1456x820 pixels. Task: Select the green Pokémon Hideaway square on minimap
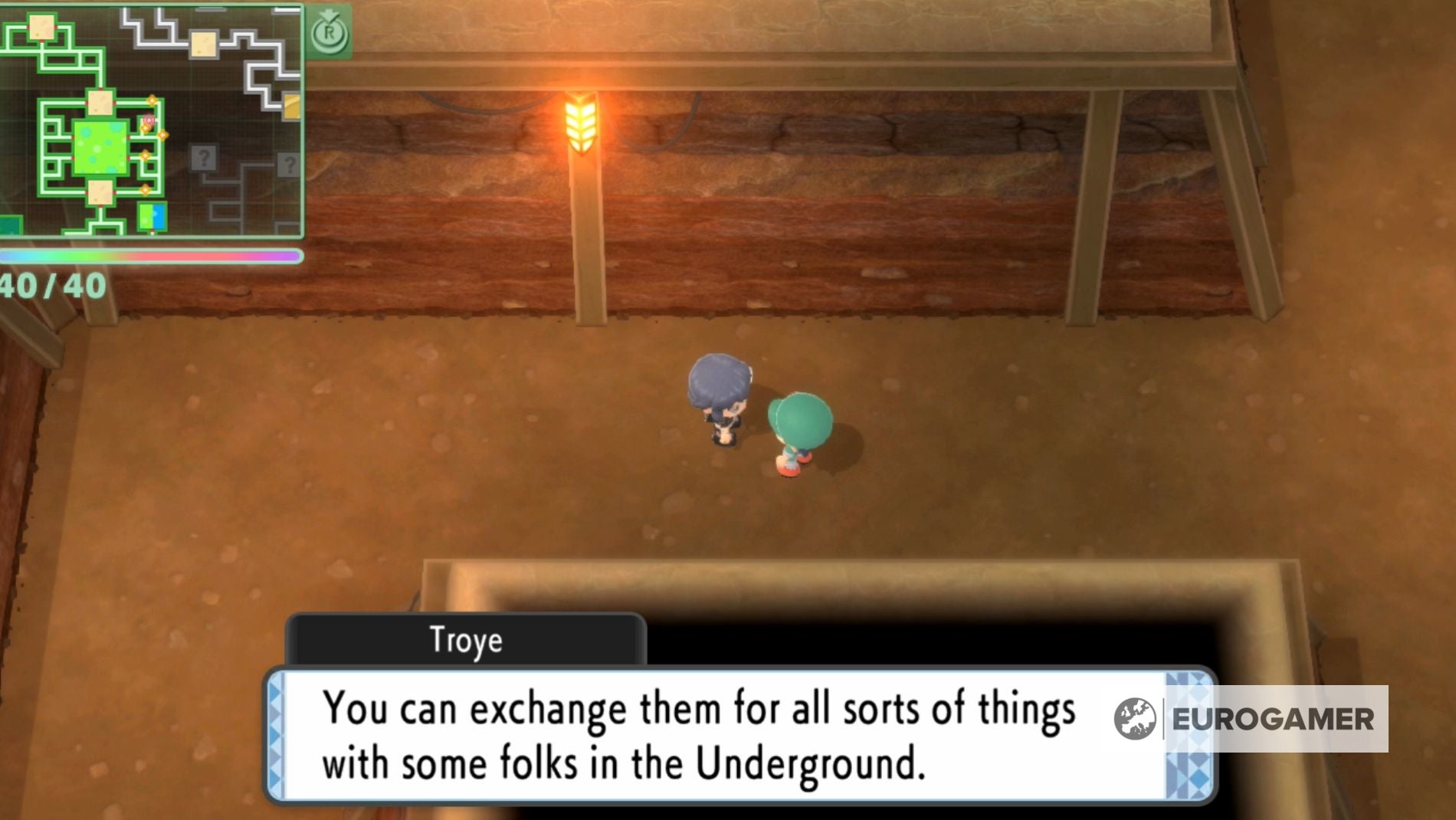100,147
